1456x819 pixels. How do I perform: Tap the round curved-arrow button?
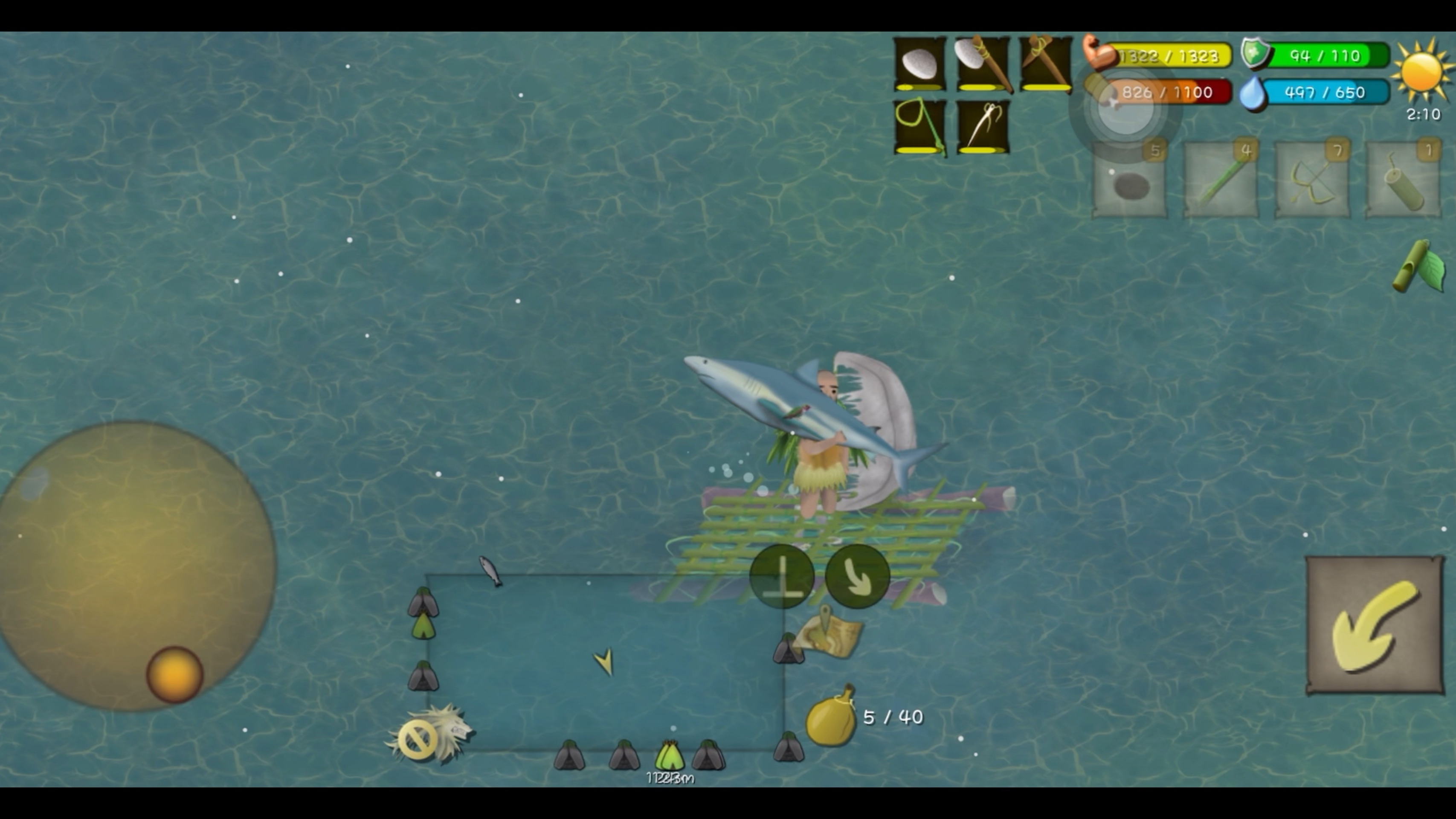click(857, 577)
